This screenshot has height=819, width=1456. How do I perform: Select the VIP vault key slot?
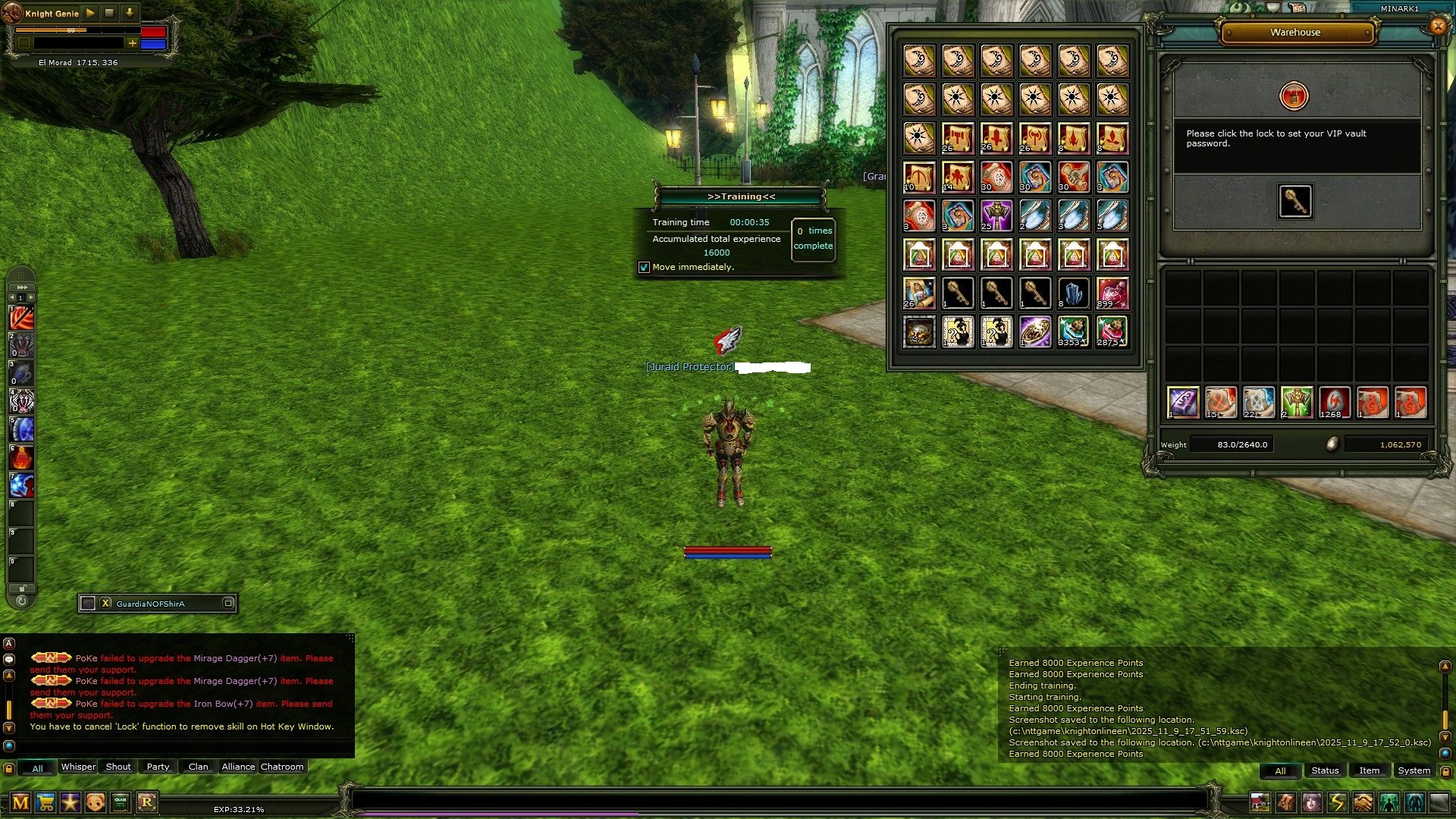(1294, 202)
